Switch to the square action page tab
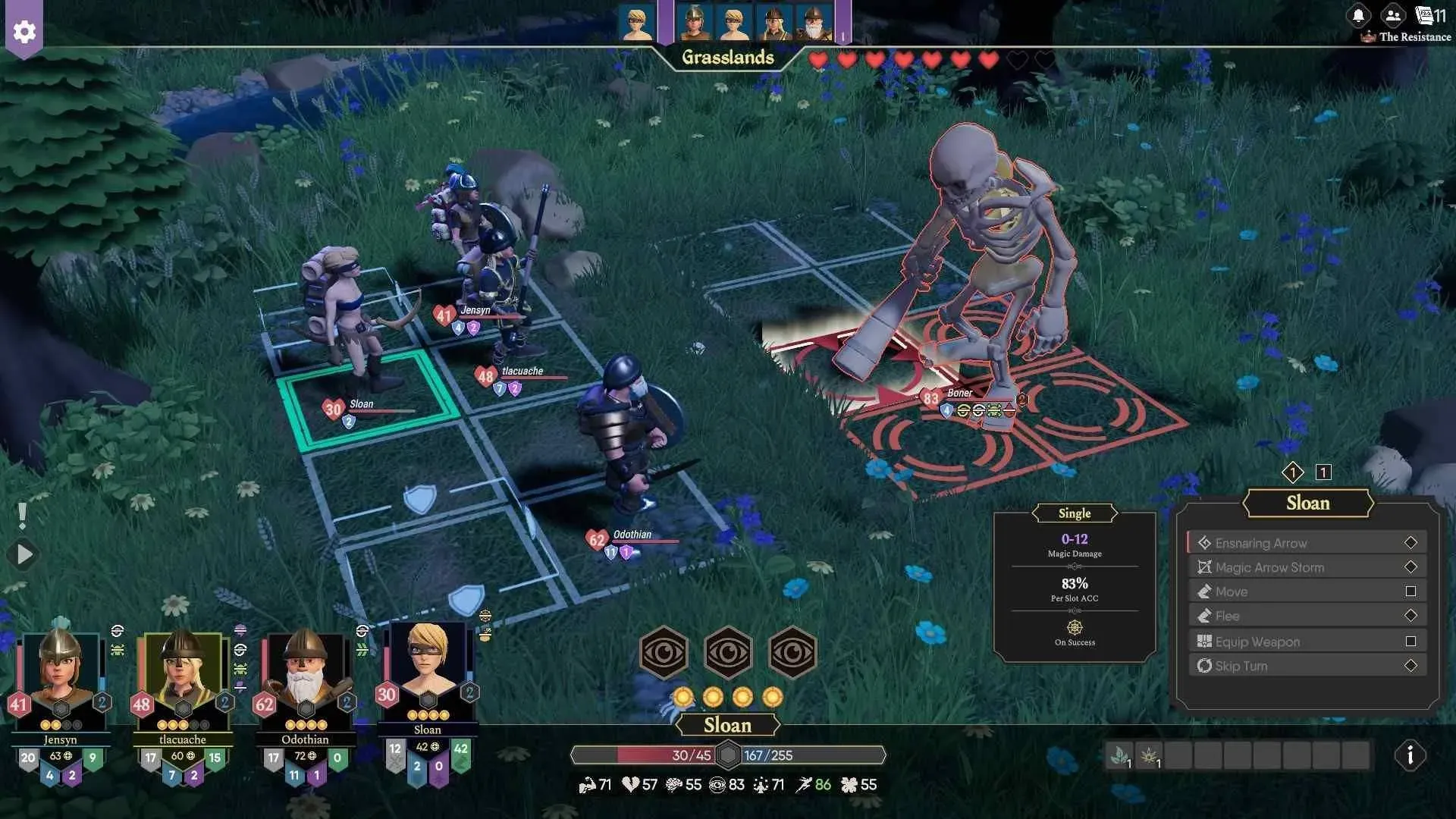Image resolution: width=1456 pixels, height=819 pixels. pyautogui.click(x=1323, y=472)
